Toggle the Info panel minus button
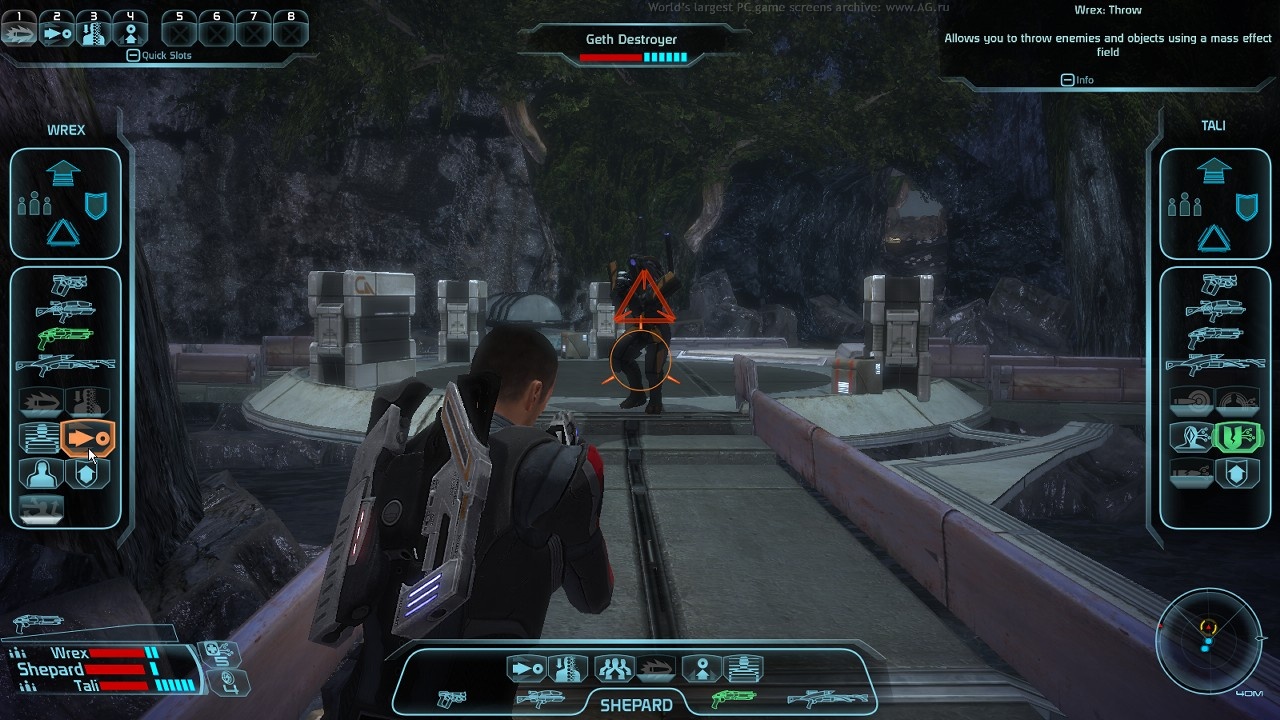Screen dimensions: 1280x720 coord(1067,80)
